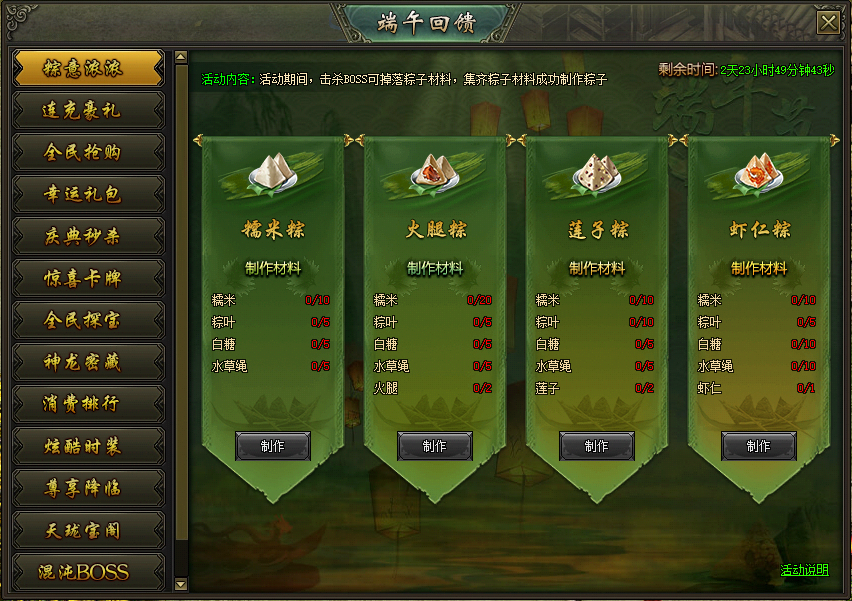Select the 粽意浓浓 tab
852x601 pixels.
tap(88, 69)
